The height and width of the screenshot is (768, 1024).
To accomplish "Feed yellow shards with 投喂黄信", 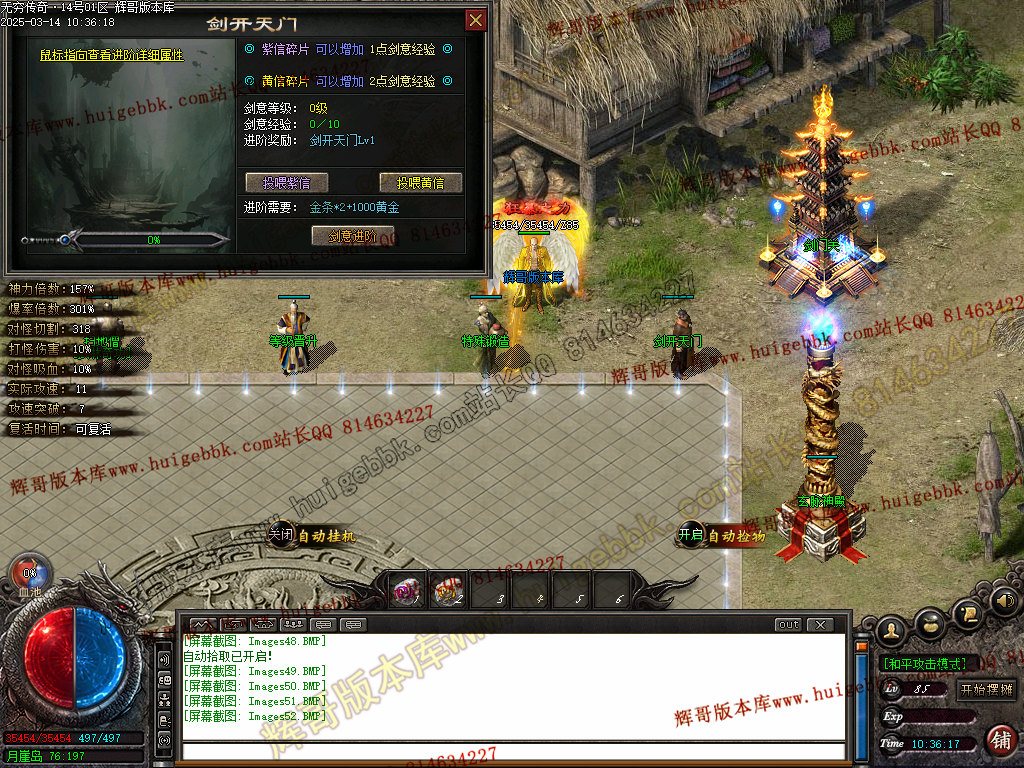I will [420, 182].
